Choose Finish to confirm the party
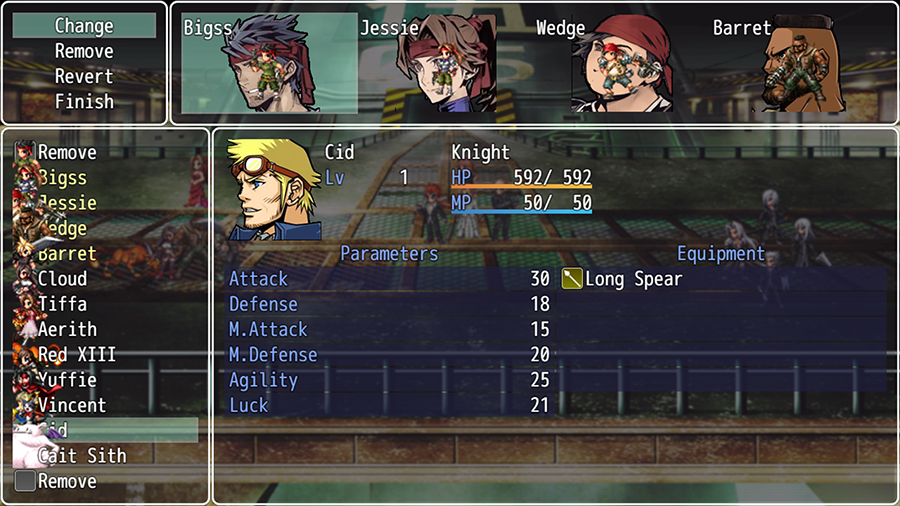Image resolution: width=900 pixels, height=506 pixels. tap(84, 101)
